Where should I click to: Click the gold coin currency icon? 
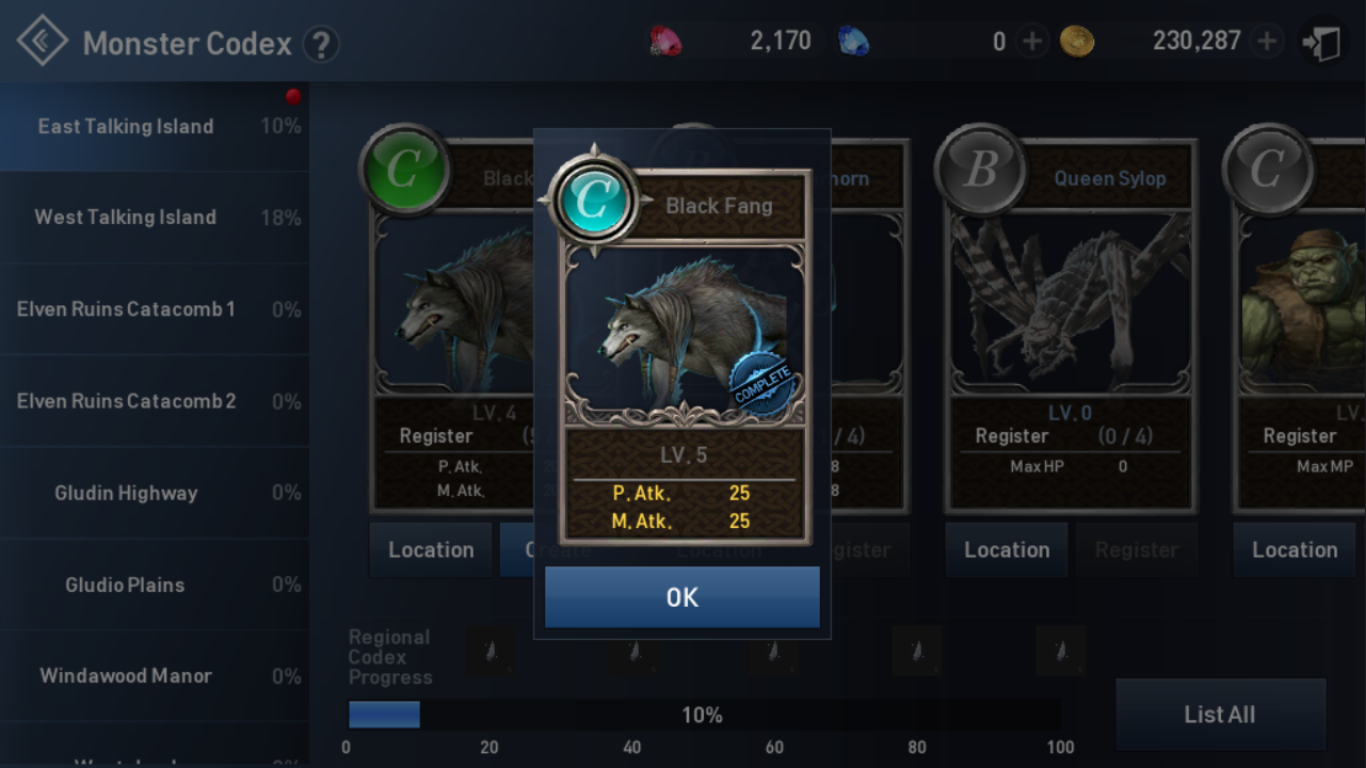click(x=1078, y=40)
